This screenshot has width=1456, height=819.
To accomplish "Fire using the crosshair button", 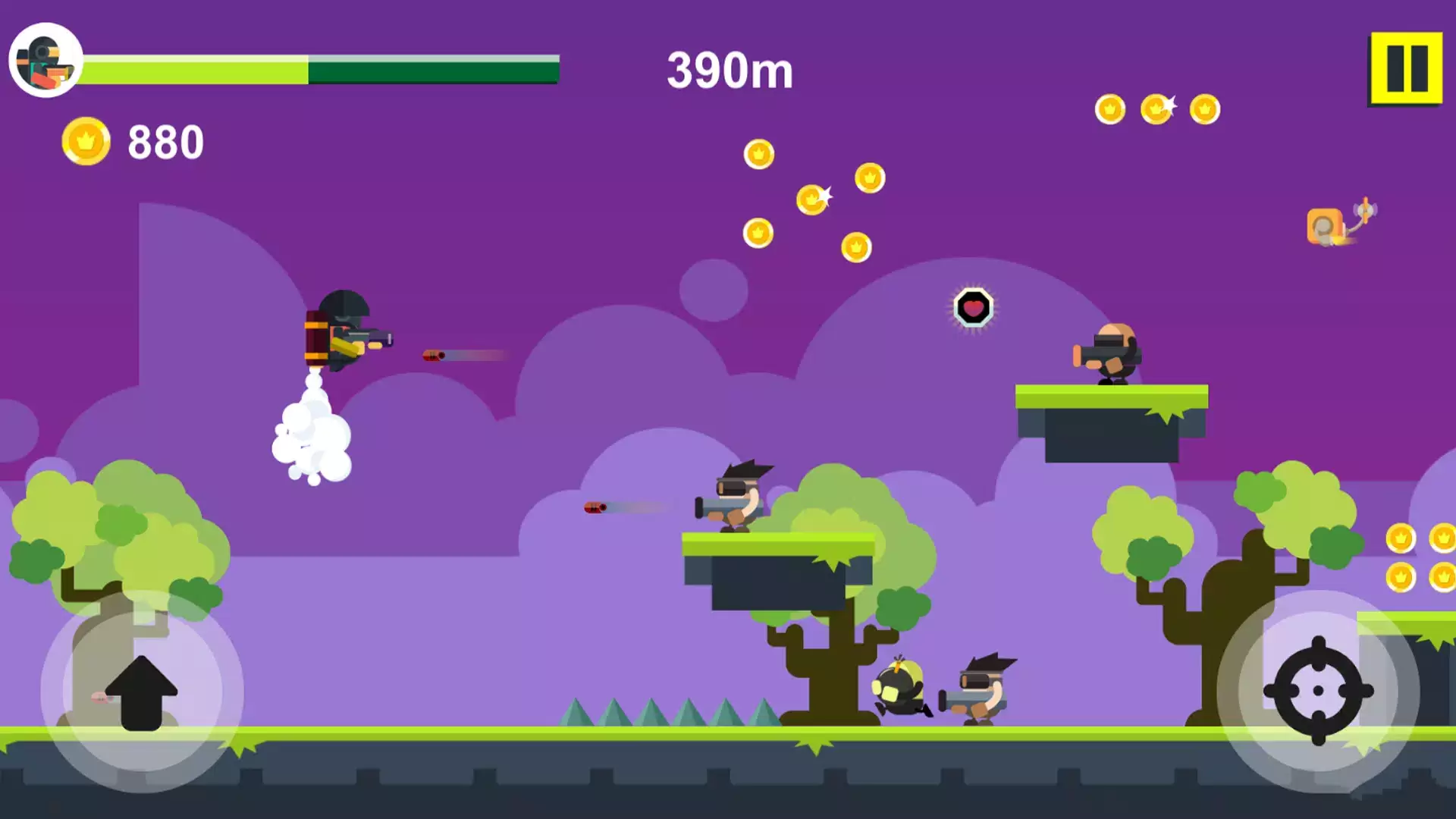I will 1318,691.
